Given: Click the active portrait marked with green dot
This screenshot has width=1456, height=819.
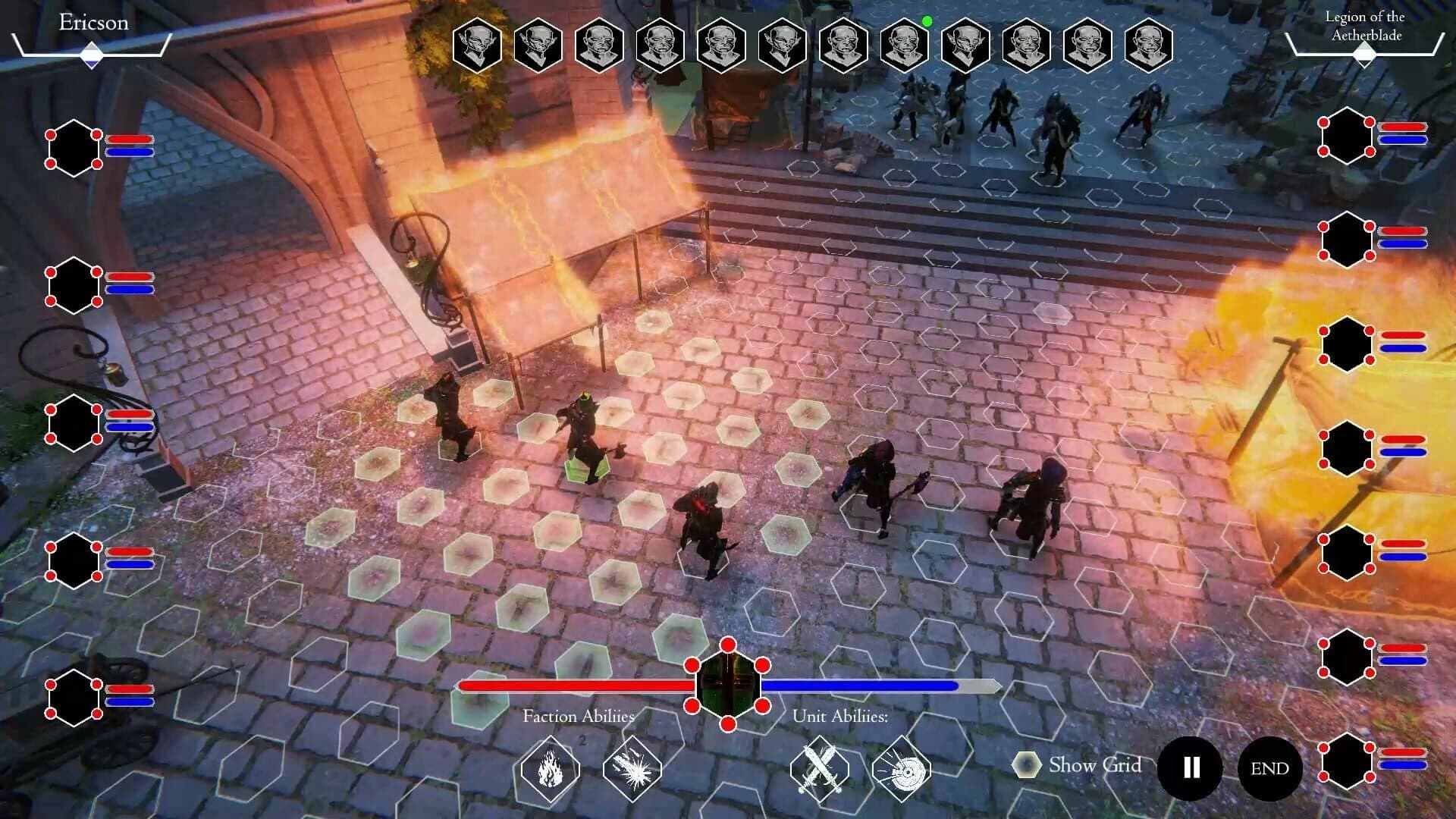Looking at the screenshot, I should click(902, 45).
